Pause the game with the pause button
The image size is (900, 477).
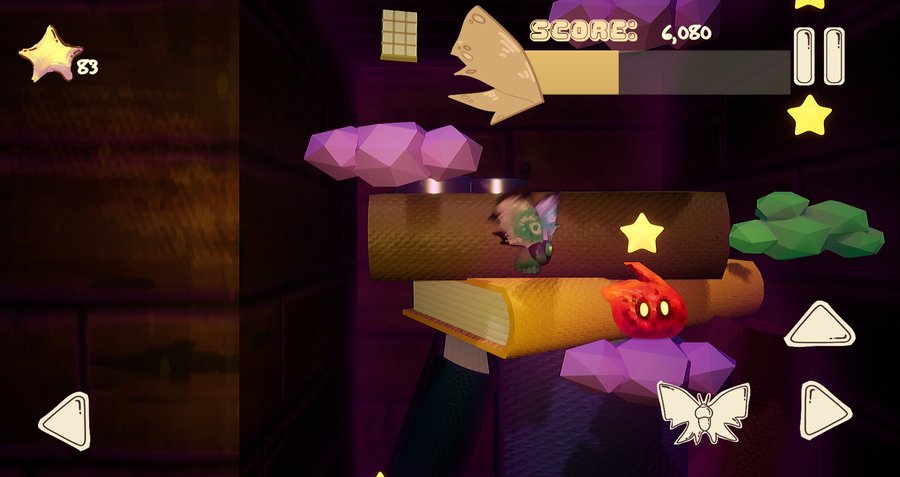pyautogui.click(x=819, y=56)
